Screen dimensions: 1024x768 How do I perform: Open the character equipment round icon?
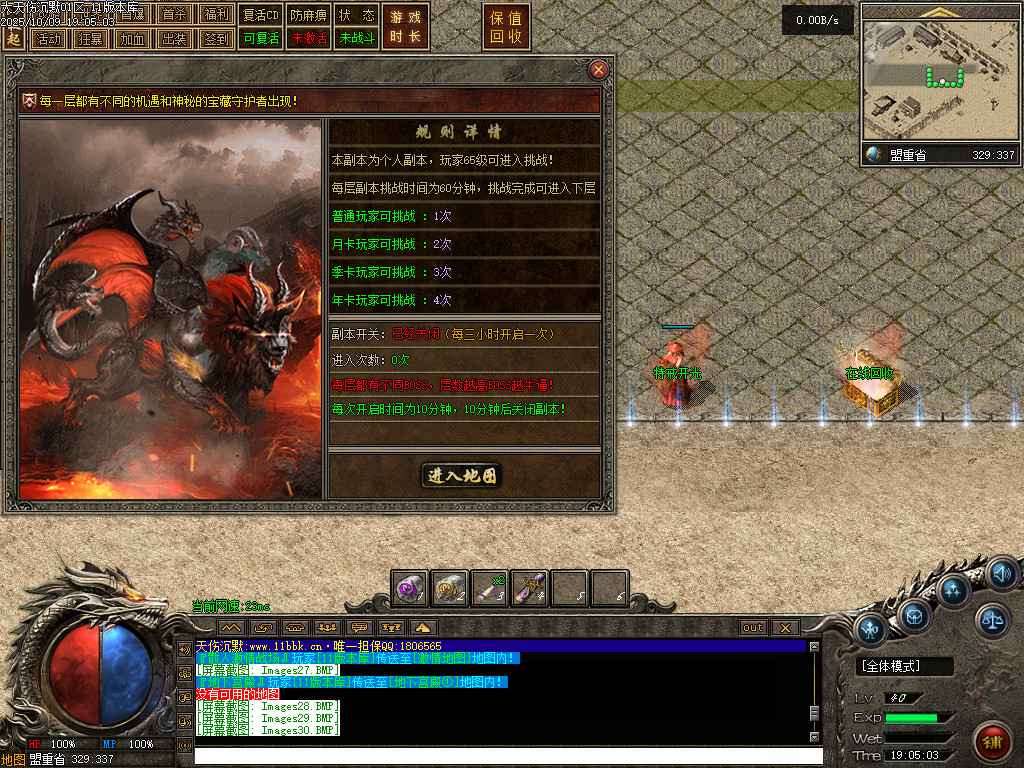871,629
